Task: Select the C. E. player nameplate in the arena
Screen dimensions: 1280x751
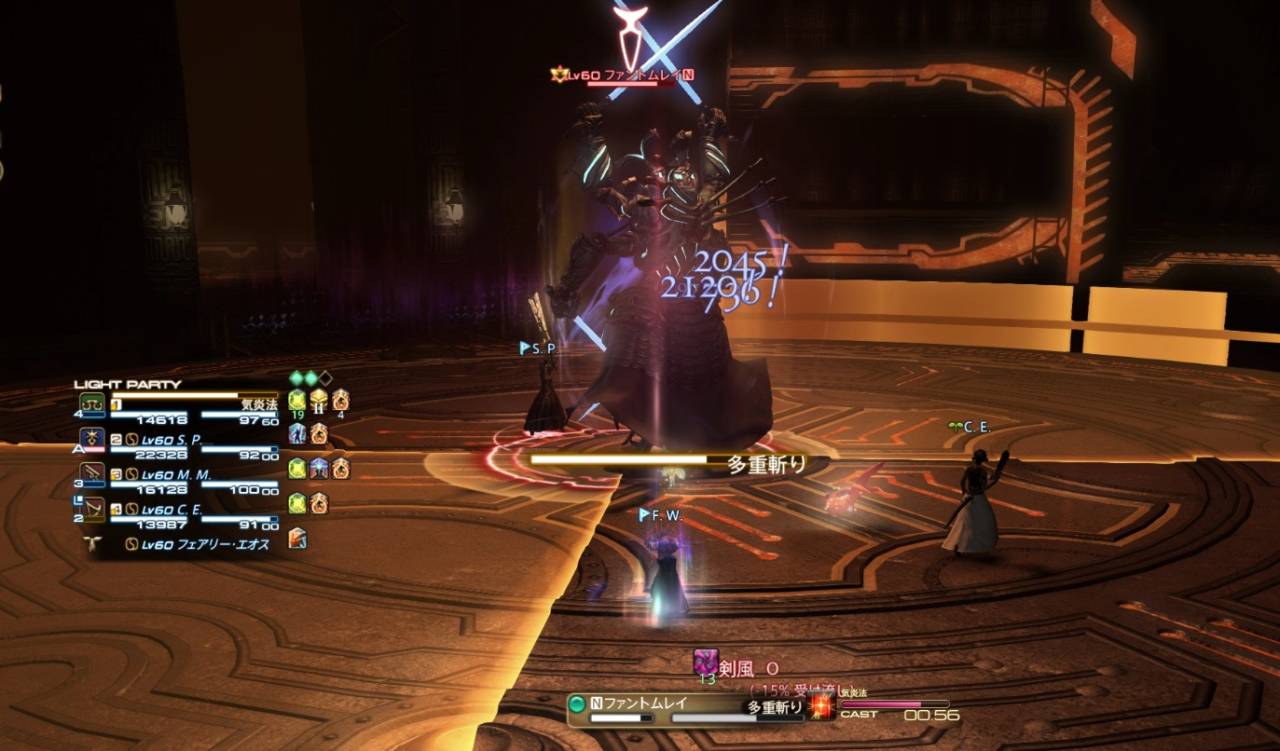Action: 968,424
